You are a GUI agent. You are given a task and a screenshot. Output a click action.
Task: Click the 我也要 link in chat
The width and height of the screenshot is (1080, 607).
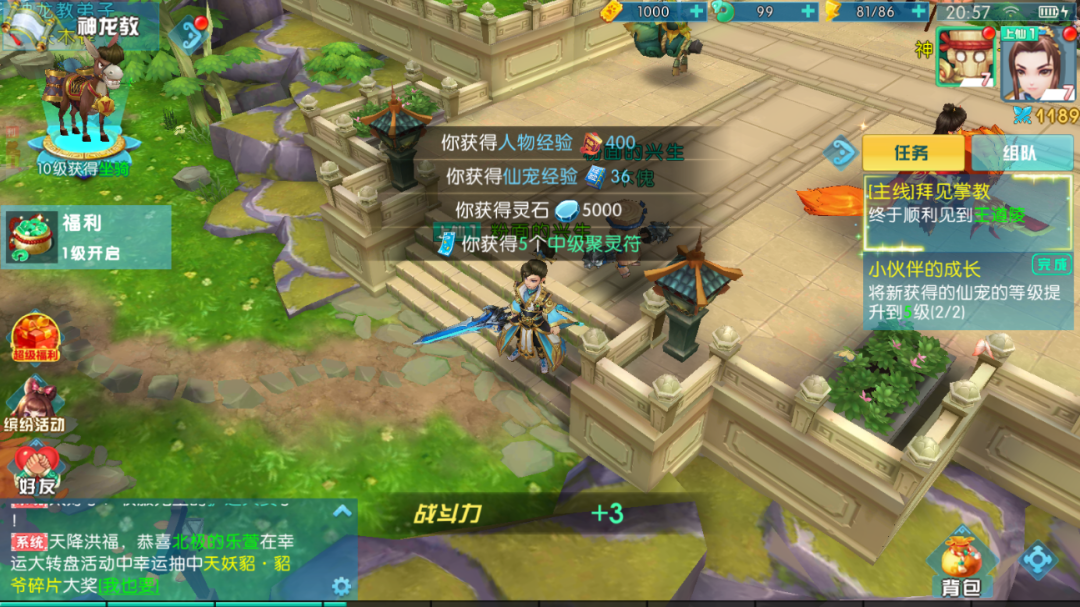coord(127,586)
